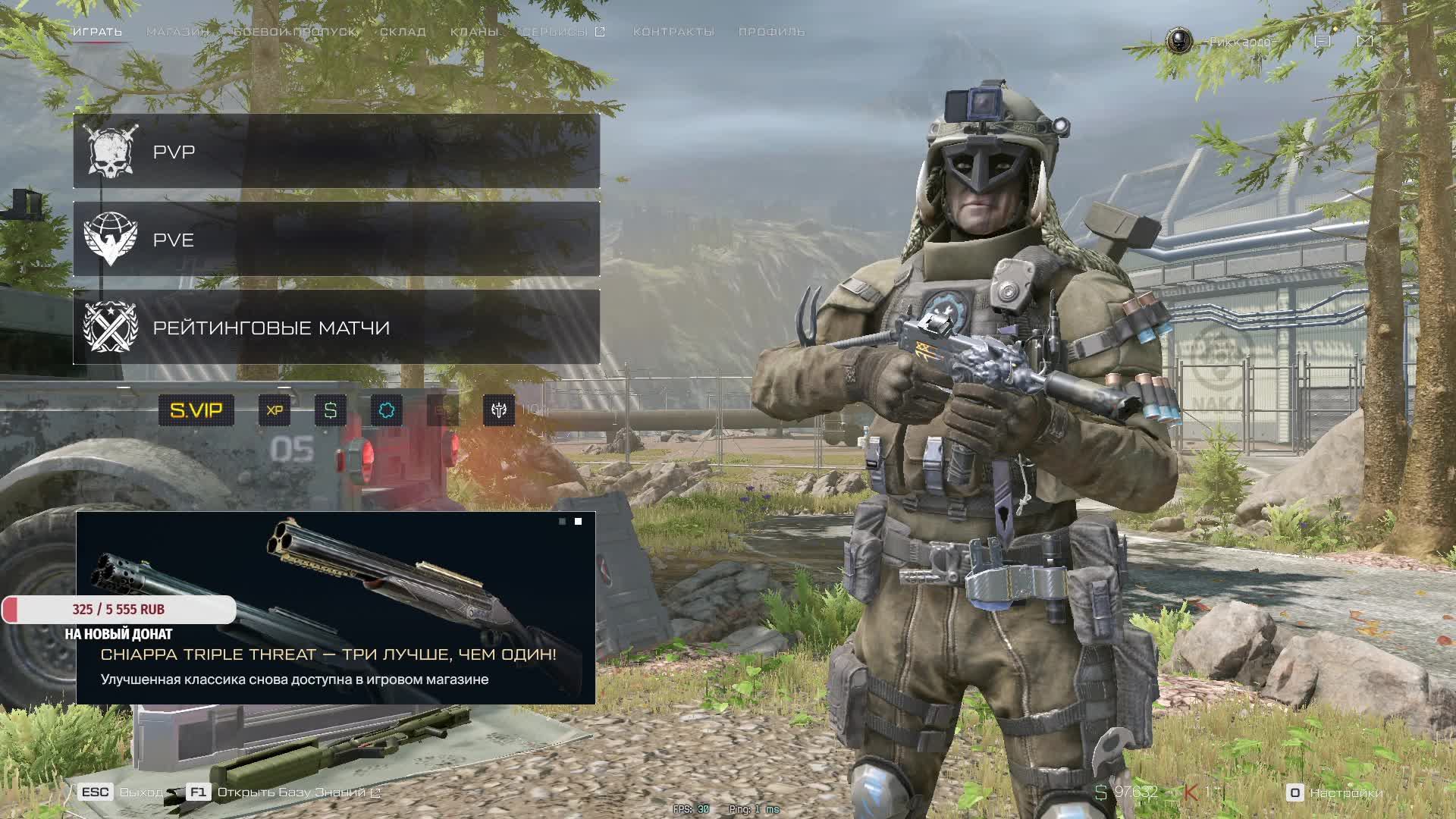Screen dimensions: 1456x819
Task: Switch to the Магазин tab
Action: click(177, 32)
